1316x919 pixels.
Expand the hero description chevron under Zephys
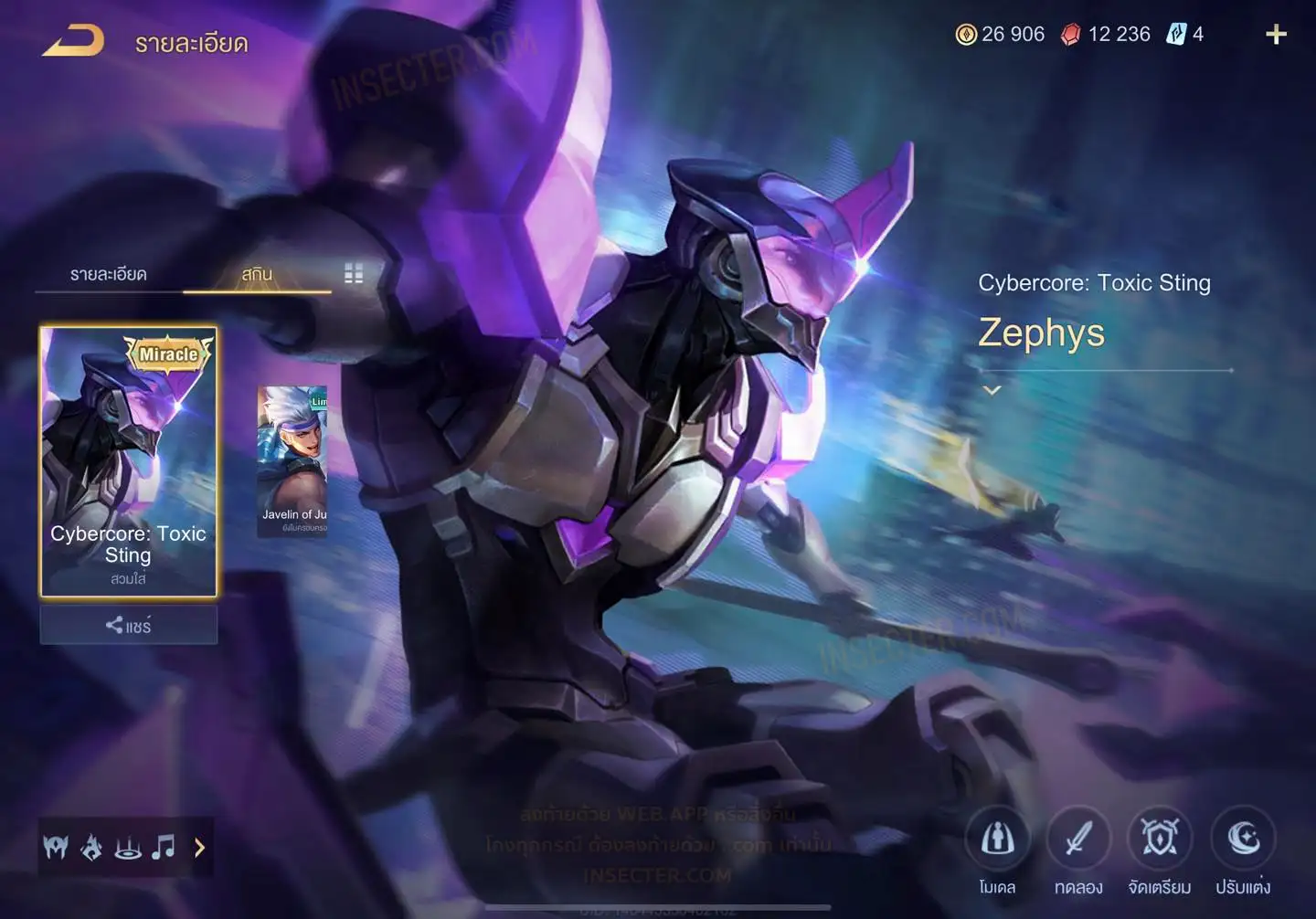point(992,390)
